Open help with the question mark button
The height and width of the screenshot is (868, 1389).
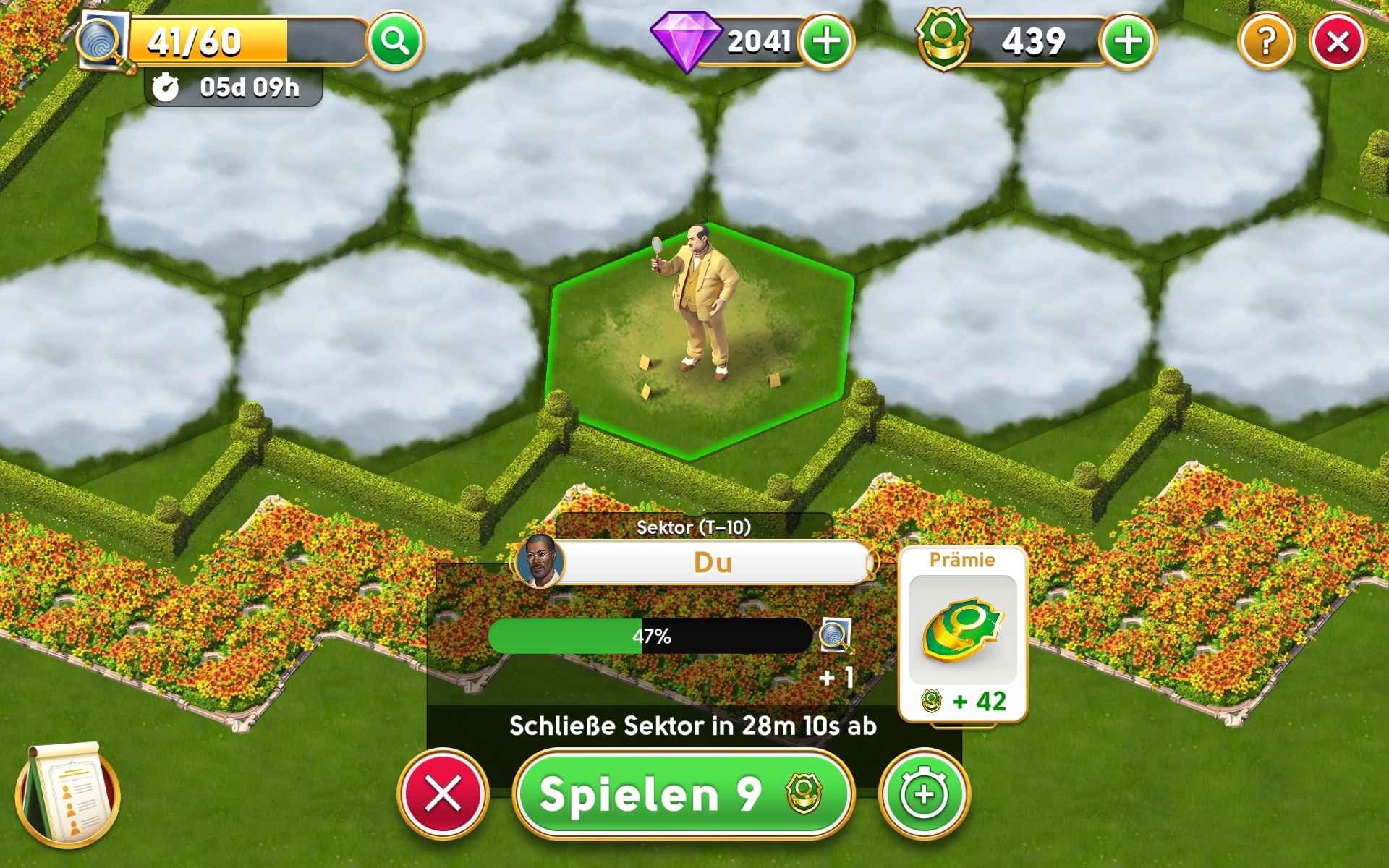1266,42
